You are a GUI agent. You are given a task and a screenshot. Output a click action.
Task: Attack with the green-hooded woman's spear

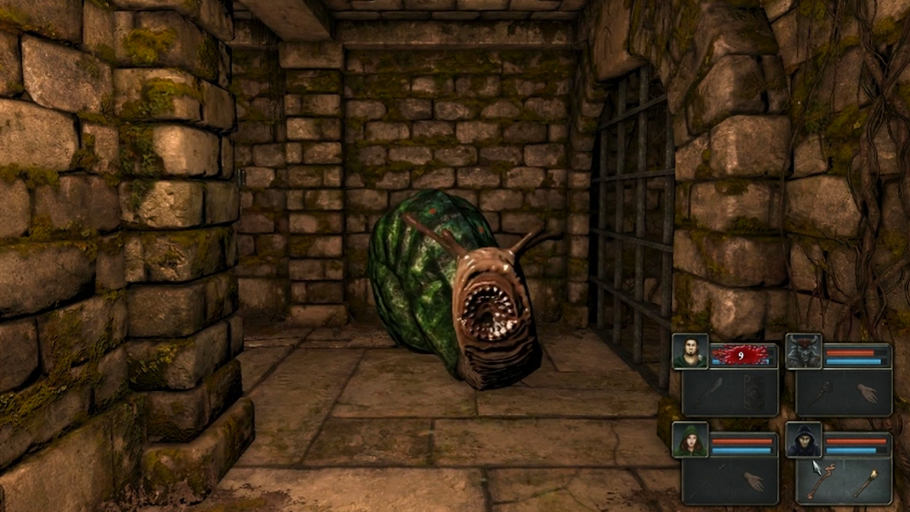(708, 482)
